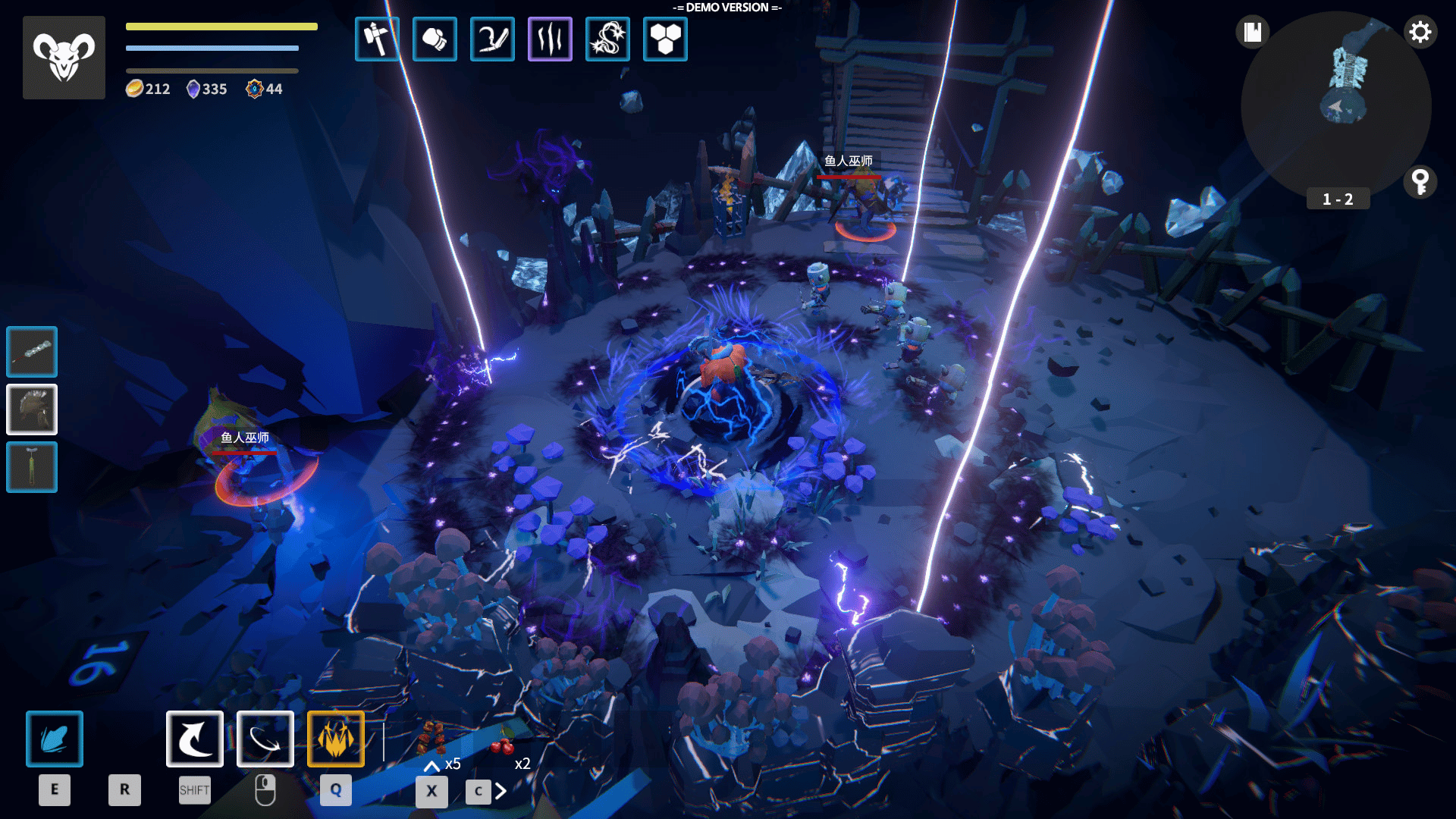The width and height of the screenshot is (1456, 819).
Task: Select the hammer perk icon
Action: (x=377, y=39)
